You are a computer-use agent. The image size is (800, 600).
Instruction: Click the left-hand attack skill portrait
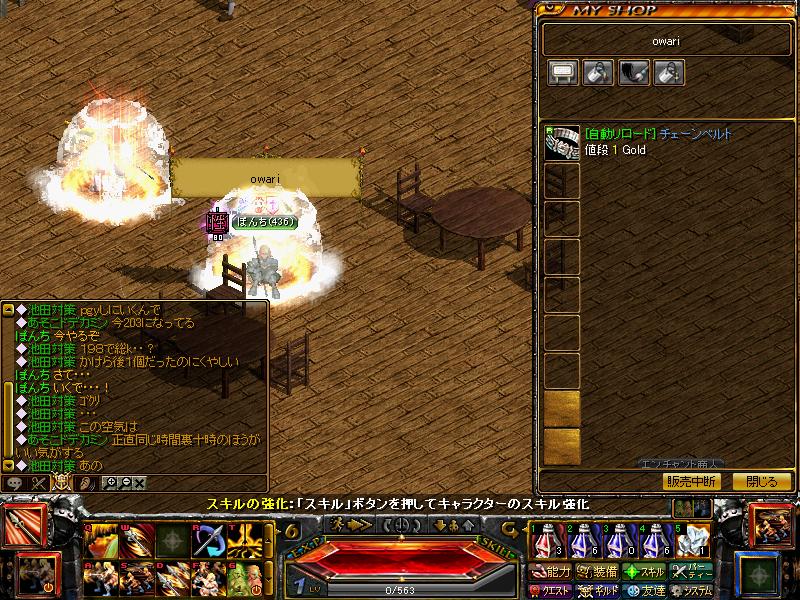click(26, 527)
